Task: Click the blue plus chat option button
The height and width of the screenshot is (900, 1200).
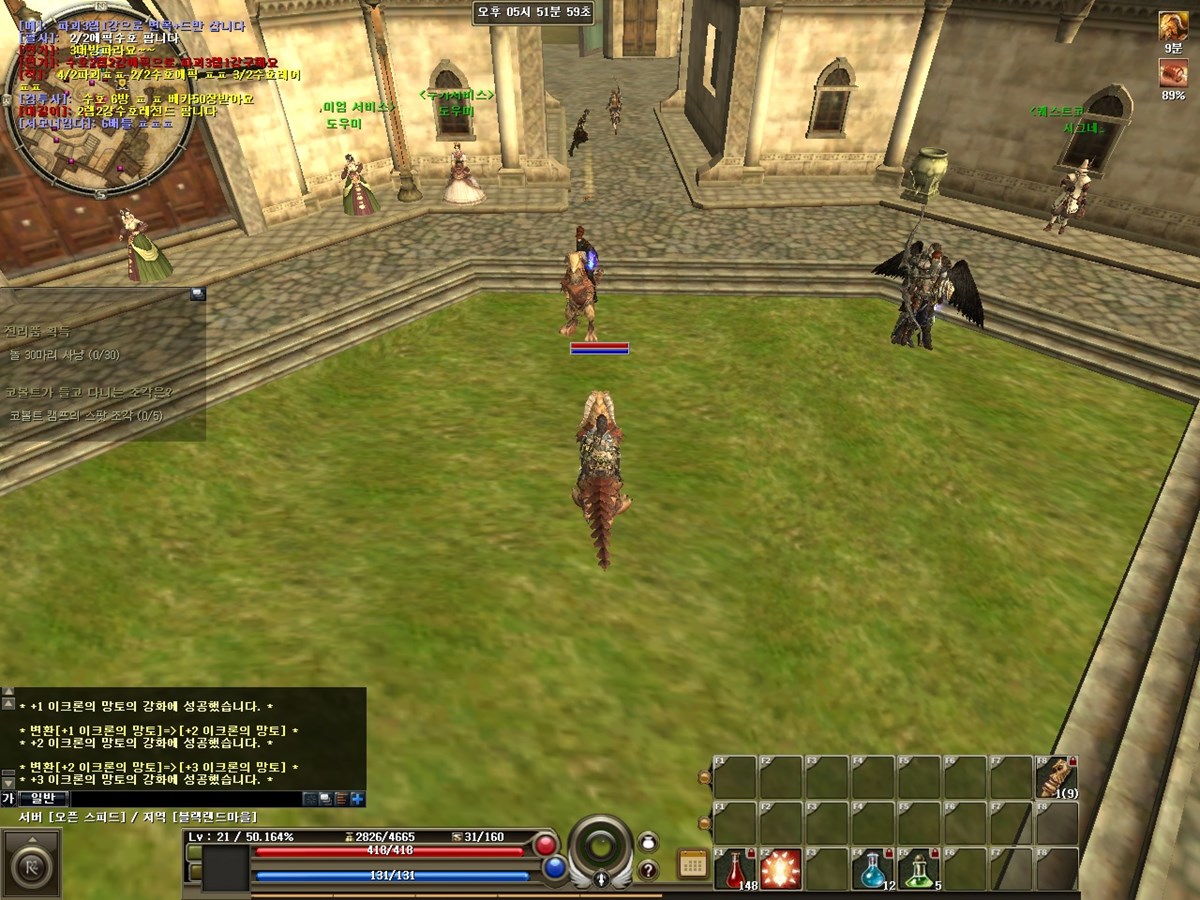Action: 357,799
